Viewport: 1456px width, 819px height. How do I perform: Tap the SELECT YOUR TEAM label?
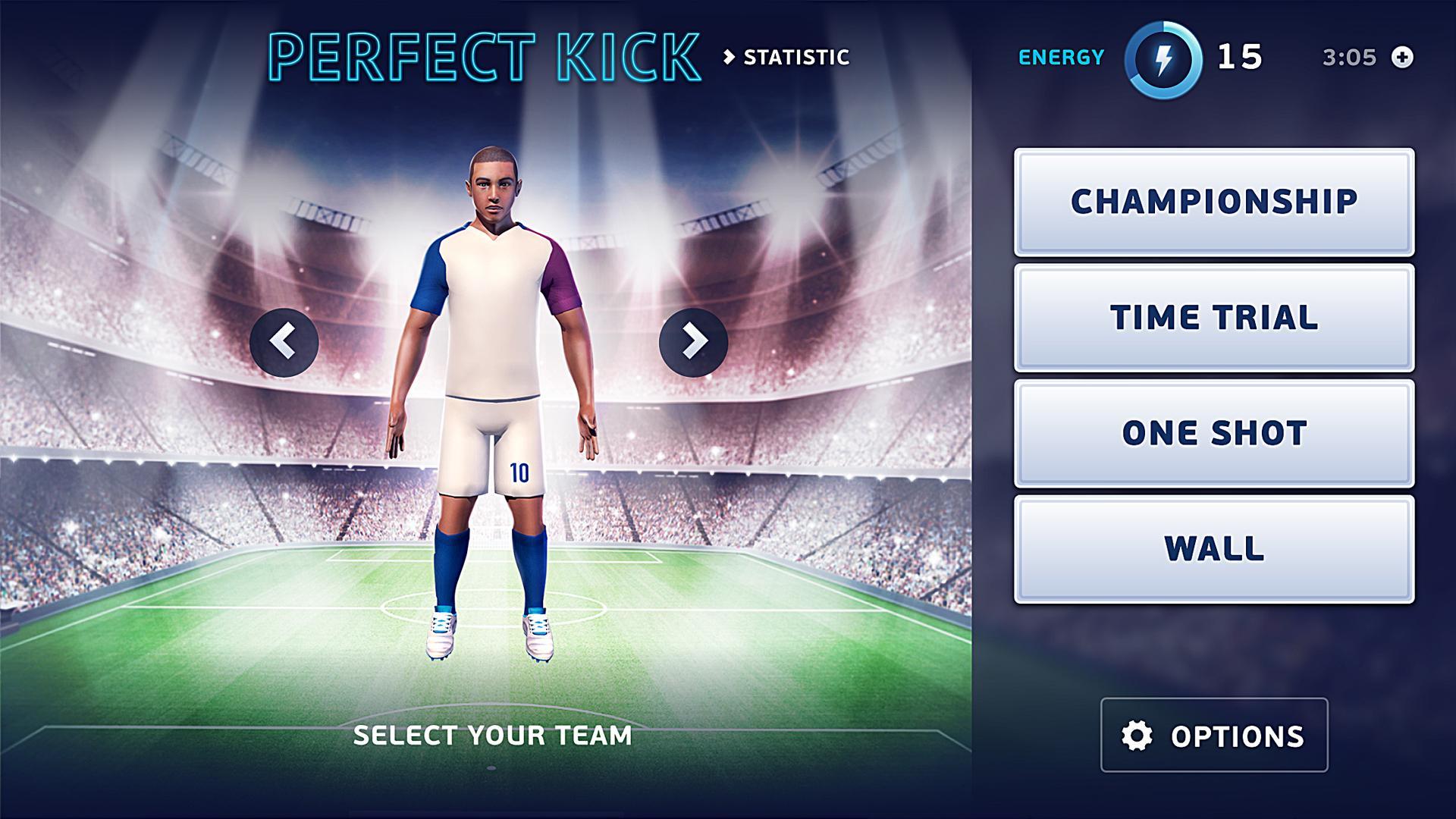click(x=491, y=734)
